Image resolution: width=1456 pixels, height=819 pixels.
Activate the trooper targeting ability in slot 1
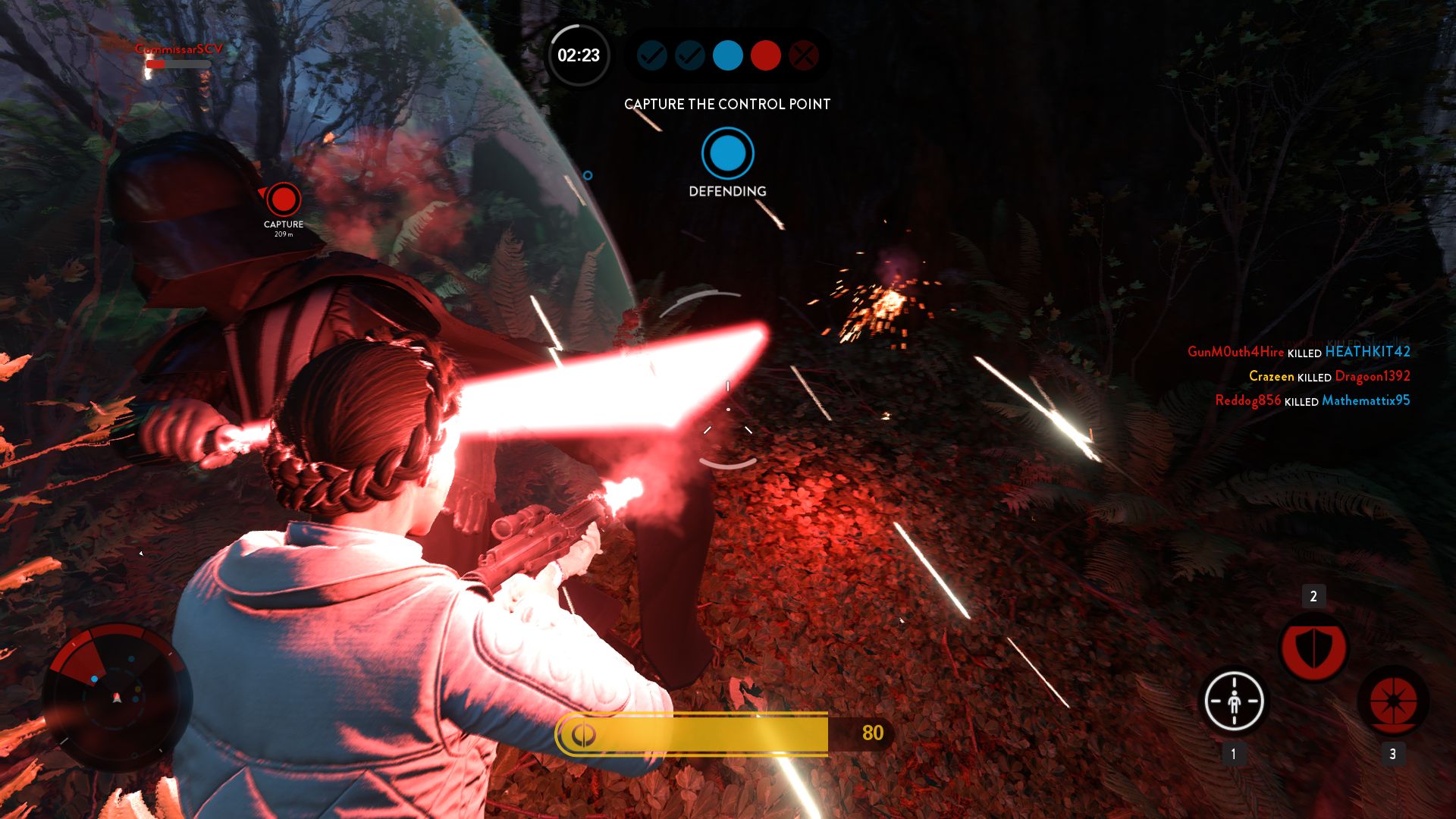pos(1234,701)
